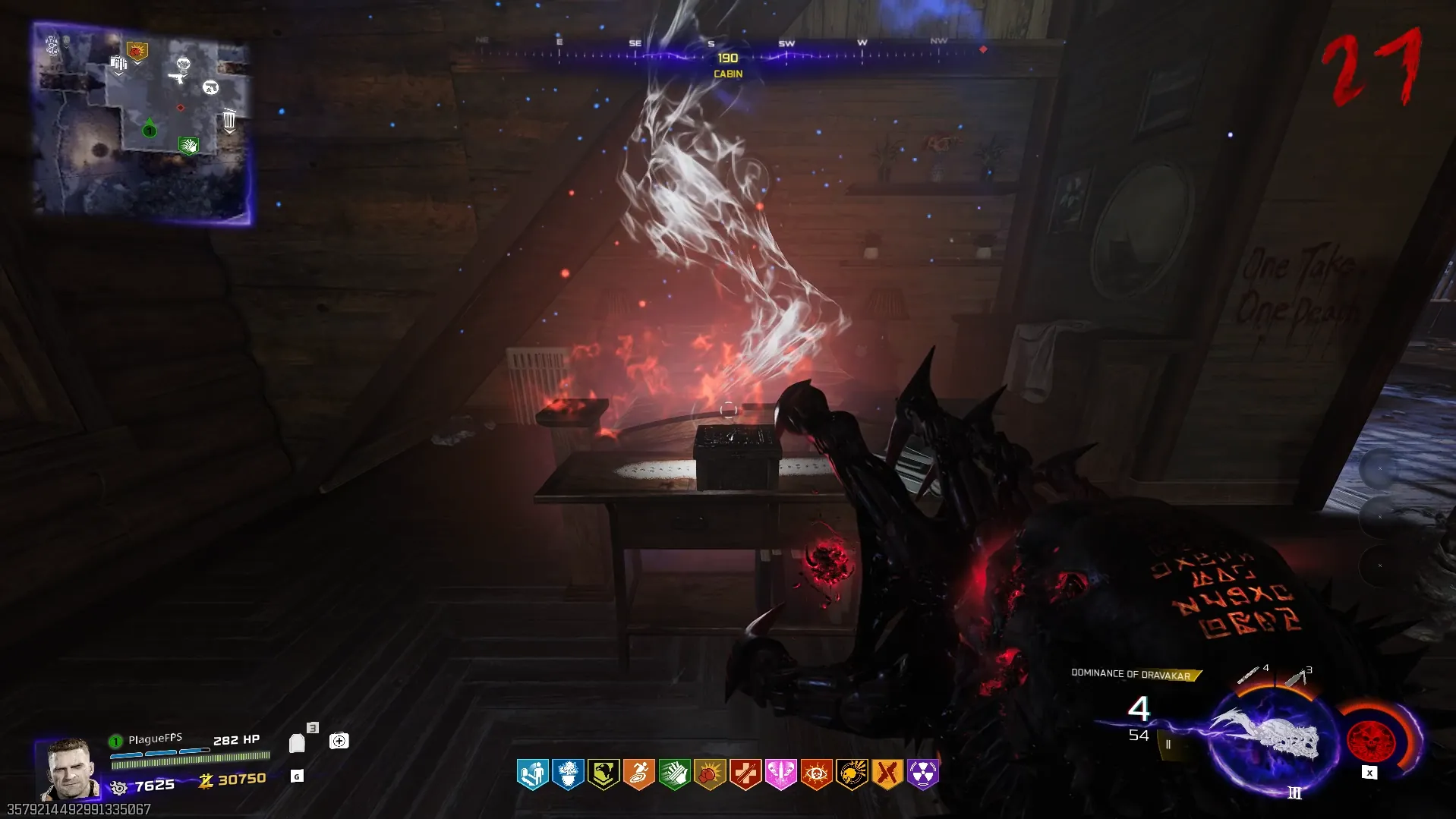Click the green Speed Cola hand perk
1456x819 pixels.
[x=674, y=774]
